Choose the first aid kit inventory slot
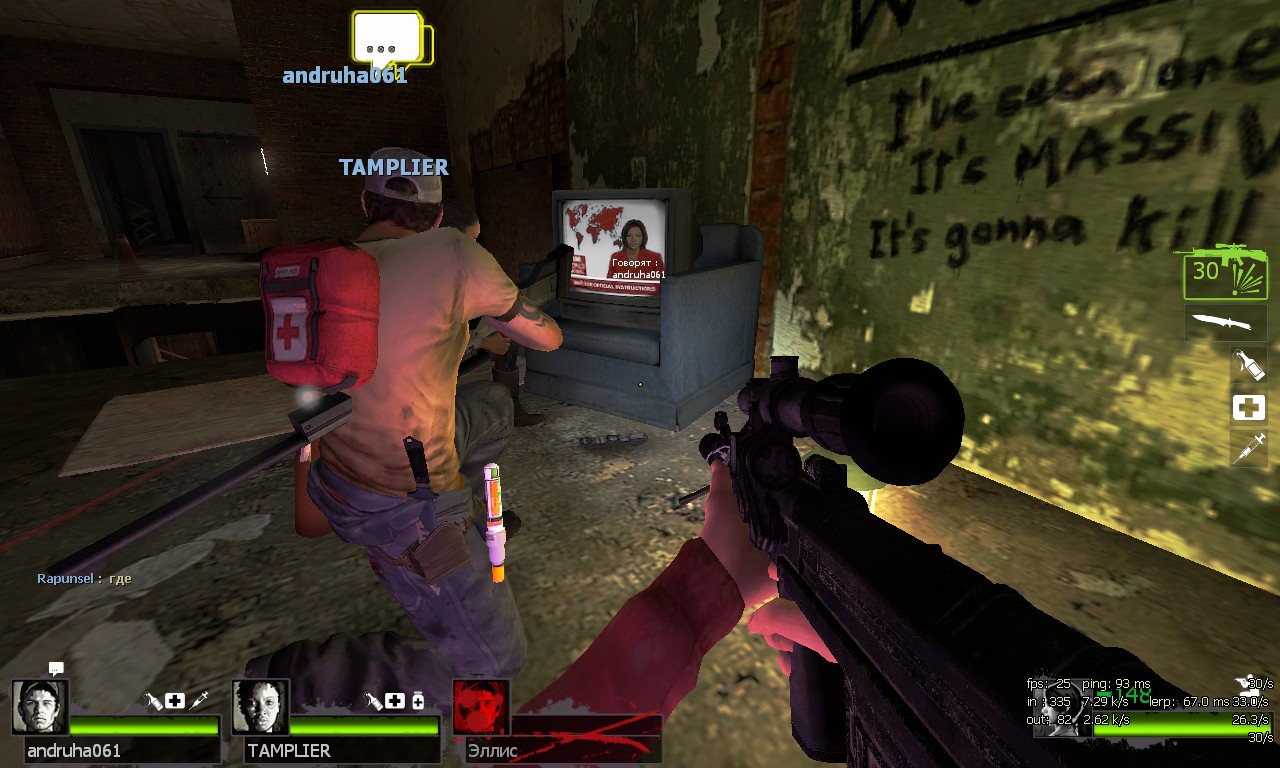Screen dimensions: 1280x768 point(1249,407)
